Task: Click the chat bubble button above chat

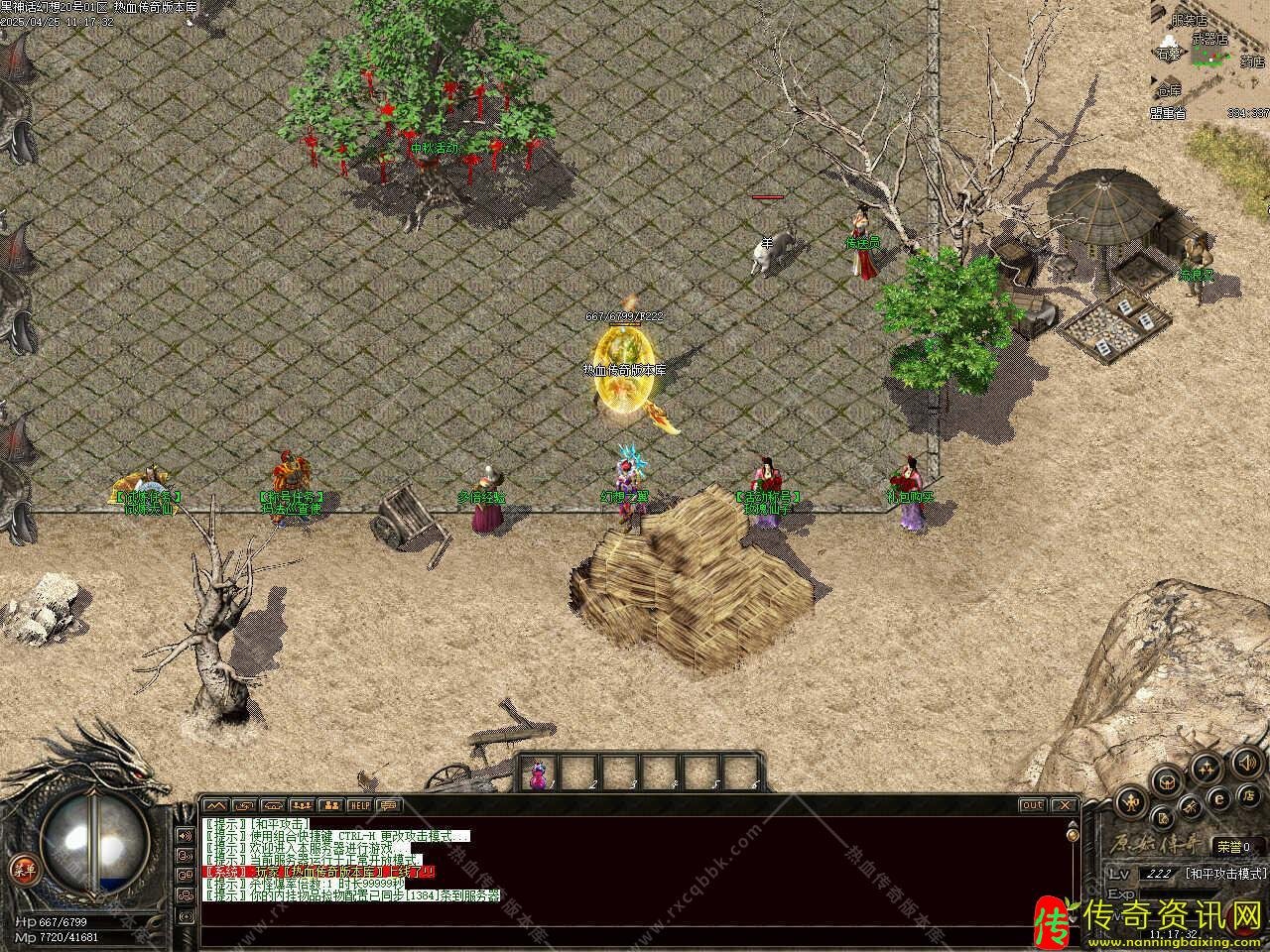Action: point(388,805)
